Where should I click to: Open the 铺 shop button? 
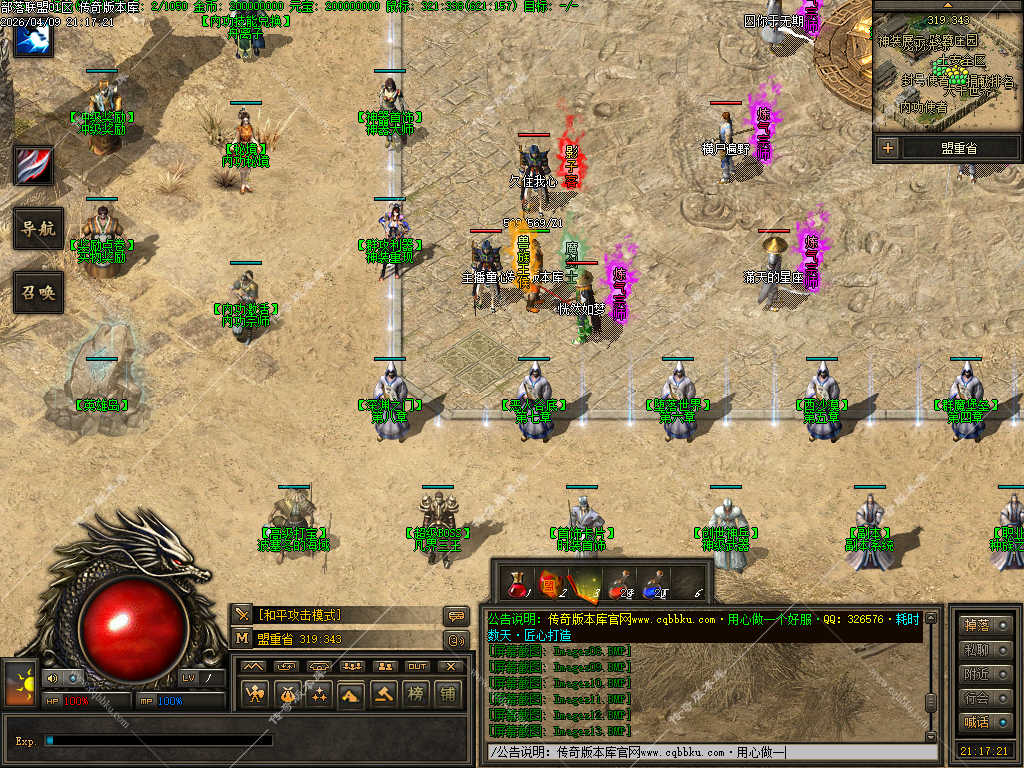point(447,694)
